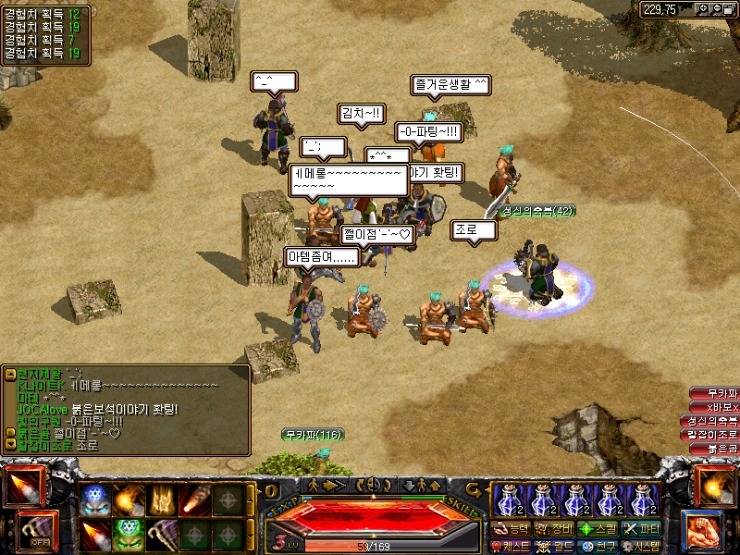
Task: Select the green star face skill icon
Action: tap(129, 531)
